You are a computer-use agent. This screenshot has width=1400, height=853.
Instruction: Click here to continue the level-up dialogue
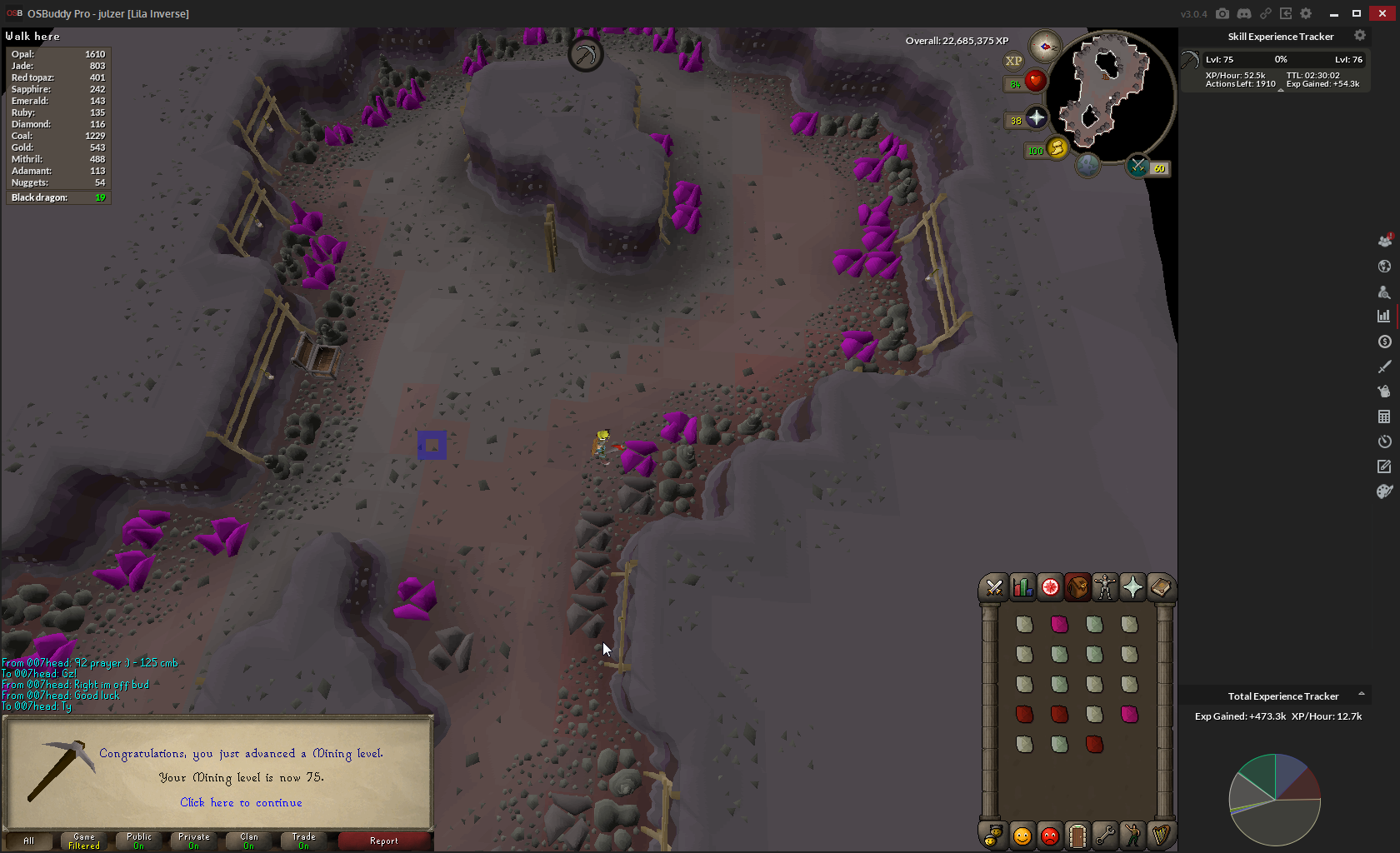241,802
